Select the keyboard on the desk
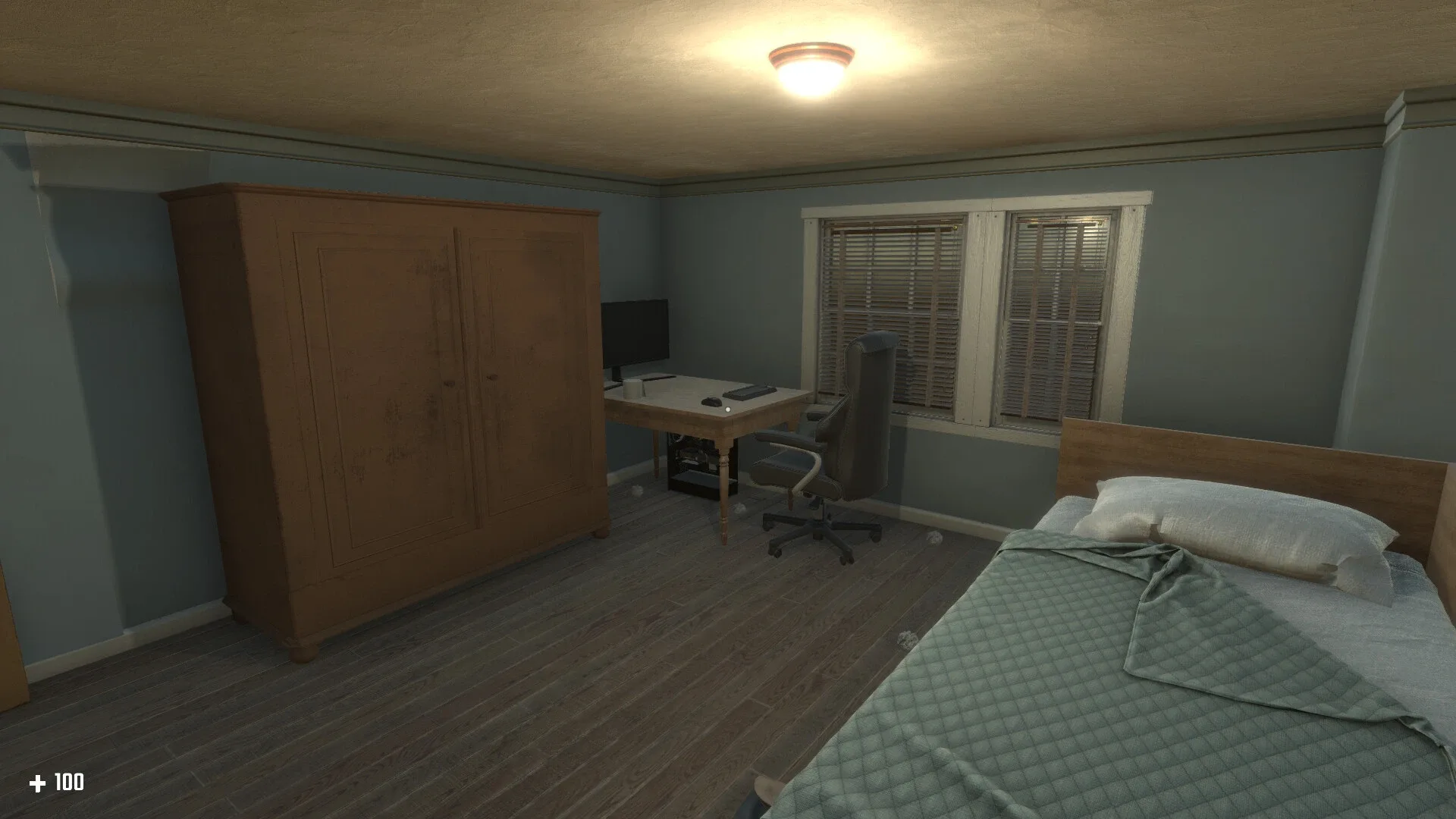This screenshot has height=819, width=1456. coord(751,392)
